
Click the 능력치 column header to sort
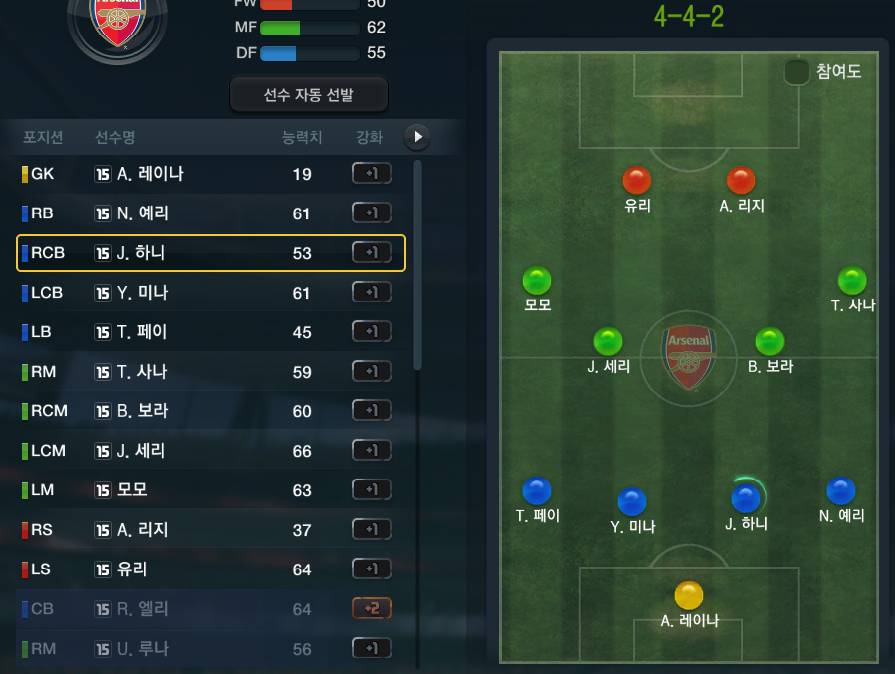coord(302,137)
